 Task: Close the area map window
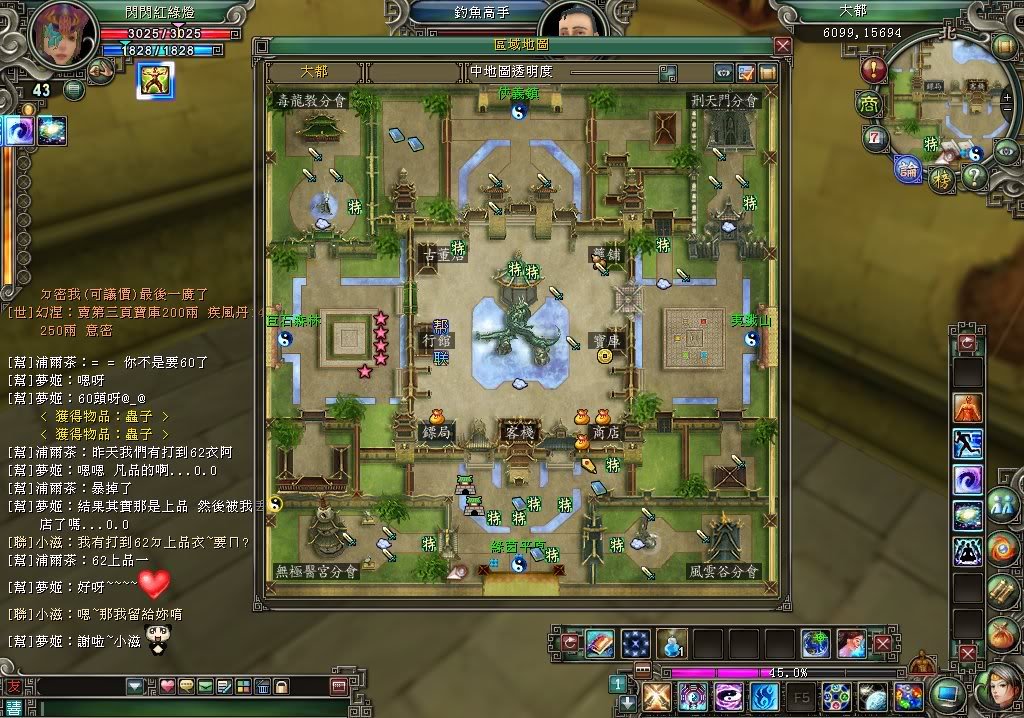click(783, 45)
